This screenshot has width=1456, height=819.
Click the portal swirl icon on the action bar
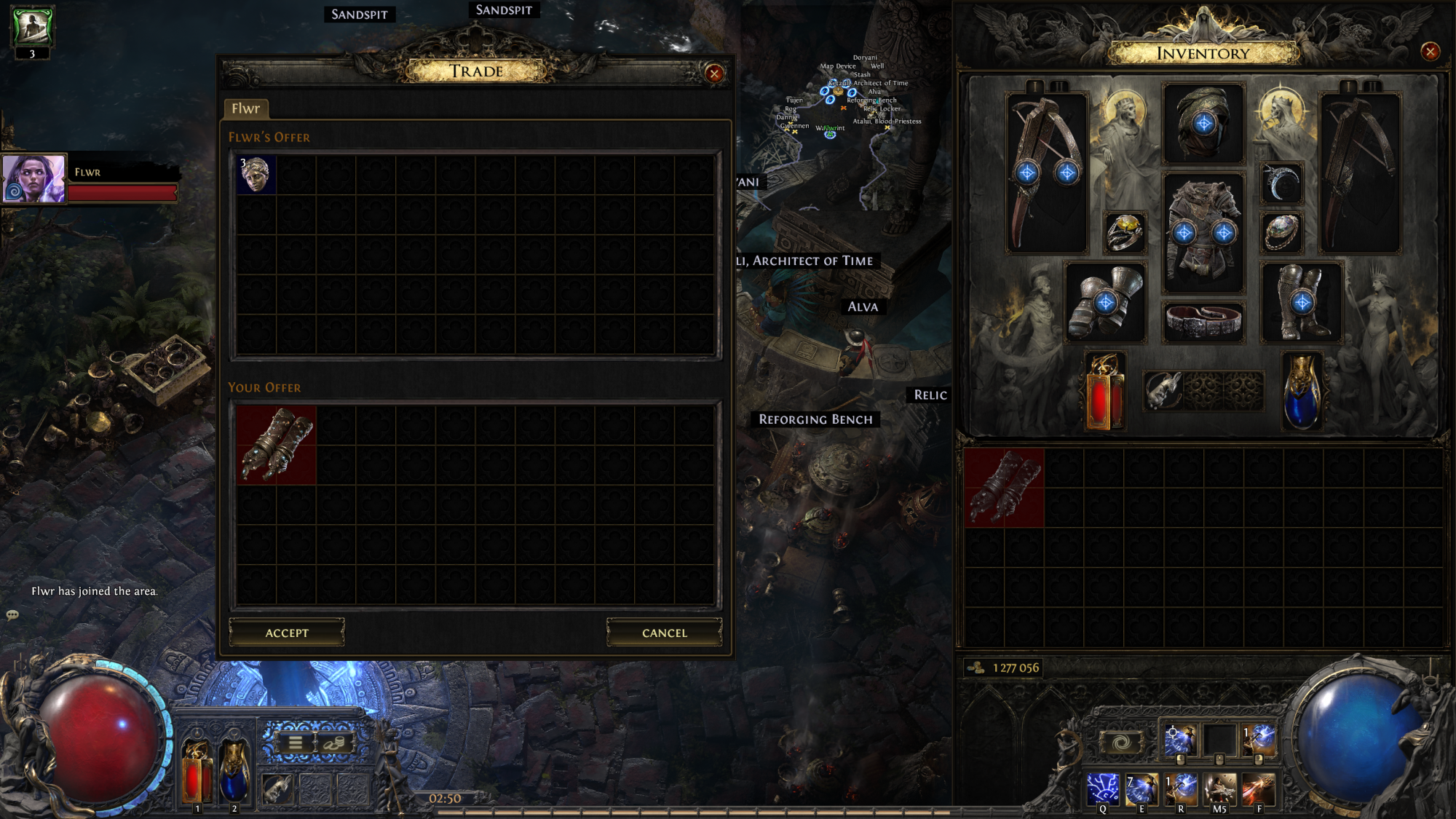pos(1122,741)
